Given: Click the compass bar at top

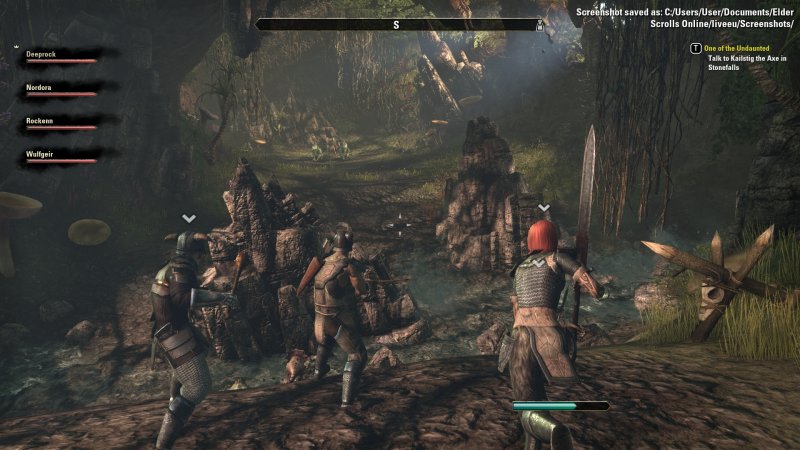Looking at the screenshot, I should tap(399, 24).
